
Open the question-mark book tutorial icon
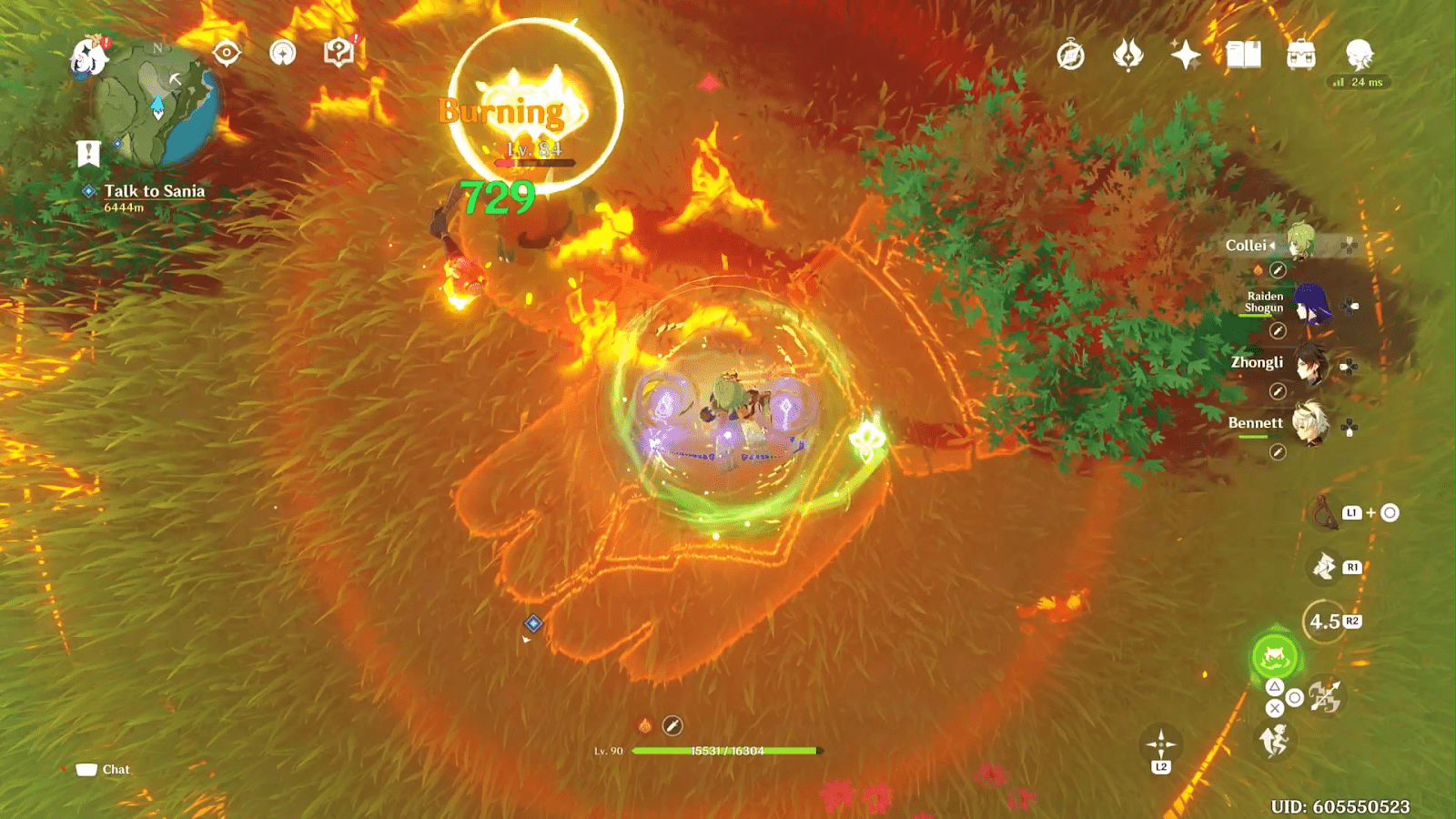pos(339,54)
